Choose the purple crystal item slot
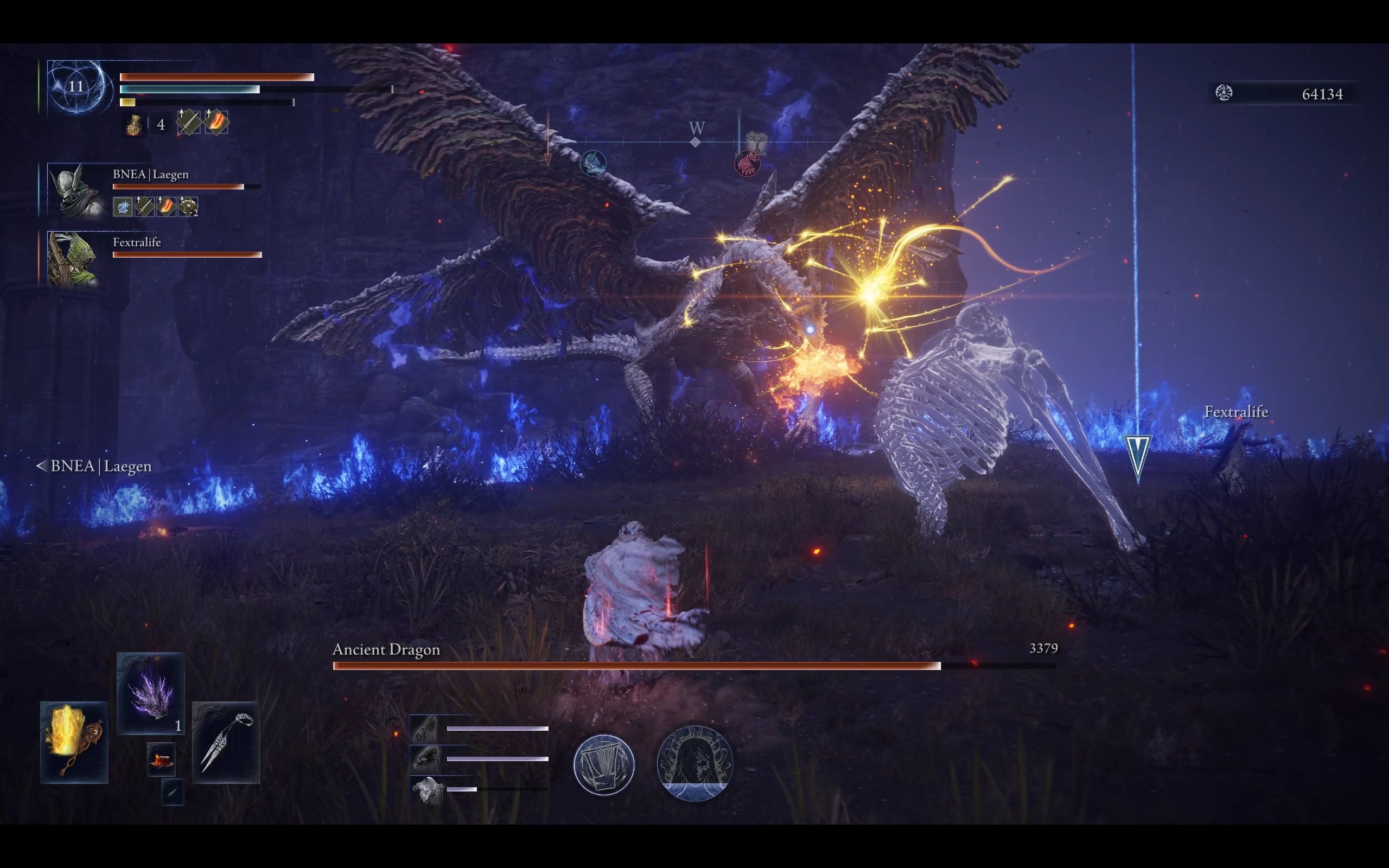 [x=150, y=693]
